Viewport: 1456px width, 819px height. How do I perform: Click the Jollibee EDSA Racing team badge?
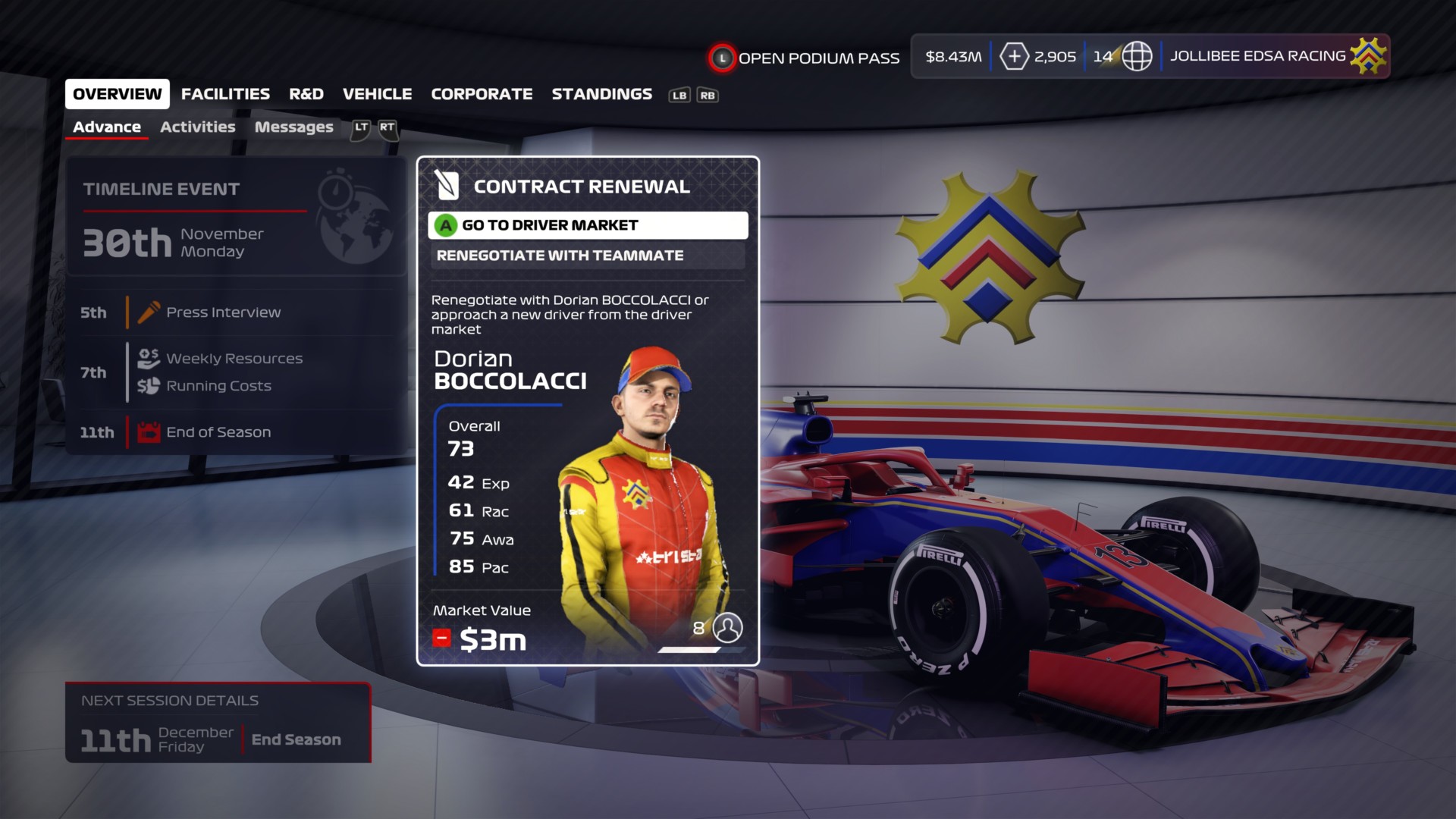(1368, 56)
